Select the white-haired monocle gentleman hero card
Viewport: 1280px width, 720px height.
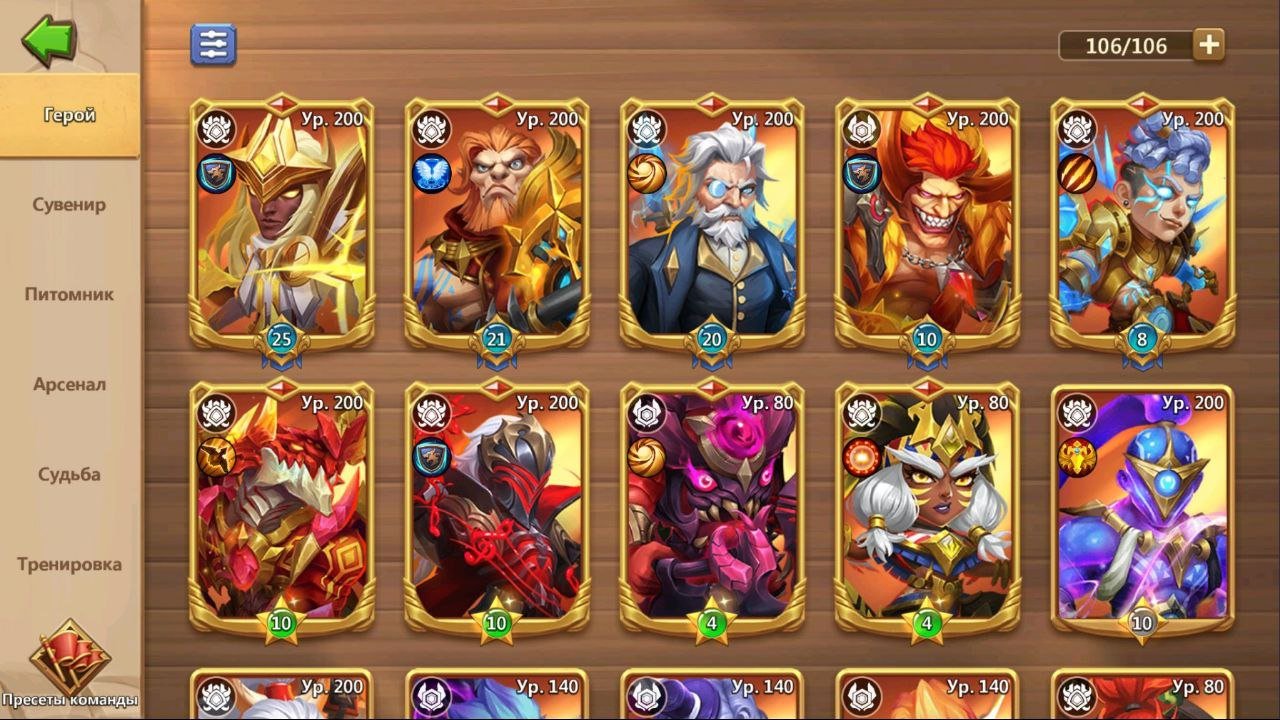pyautogui.click(x=712, y=225)
